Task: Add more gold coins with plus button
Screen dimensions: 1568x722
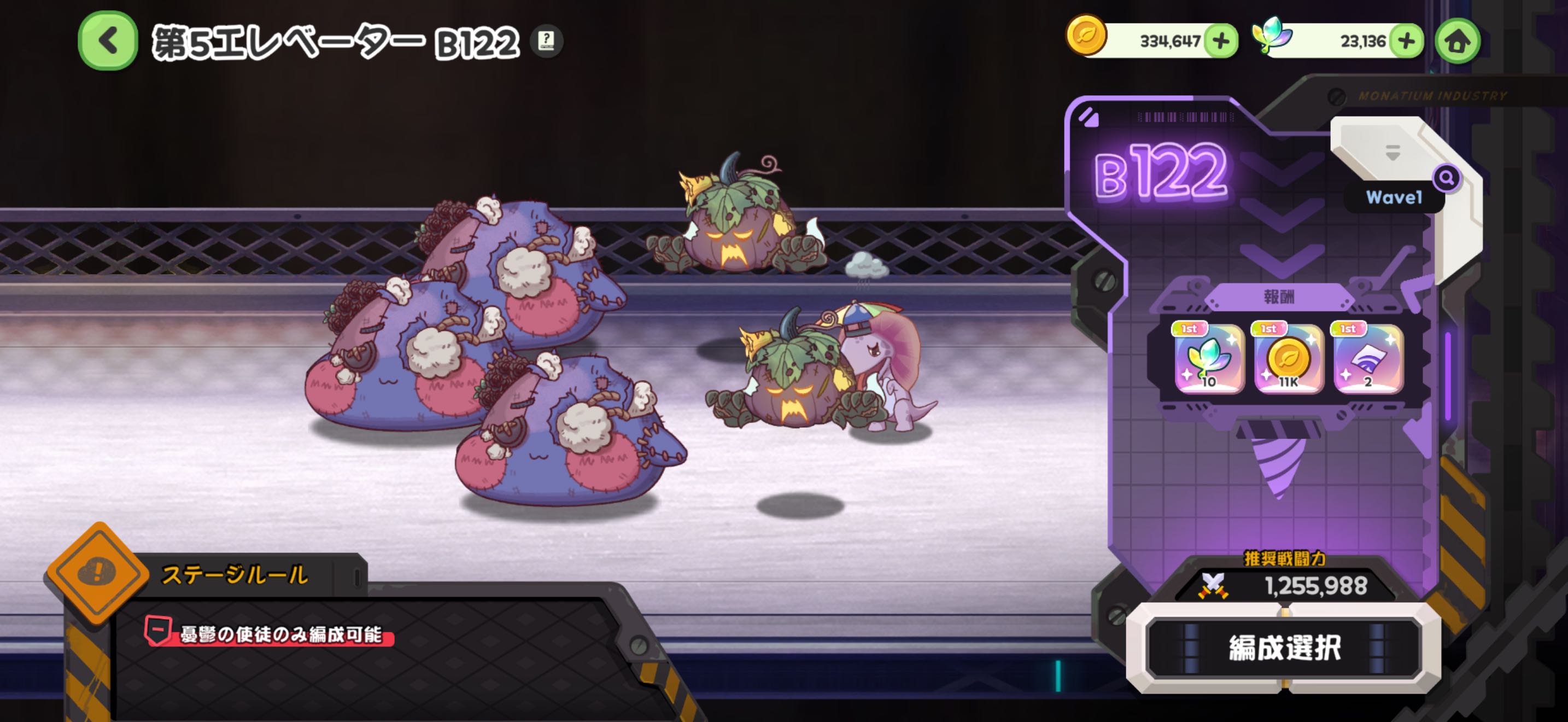Action: tap(1221, 41)
